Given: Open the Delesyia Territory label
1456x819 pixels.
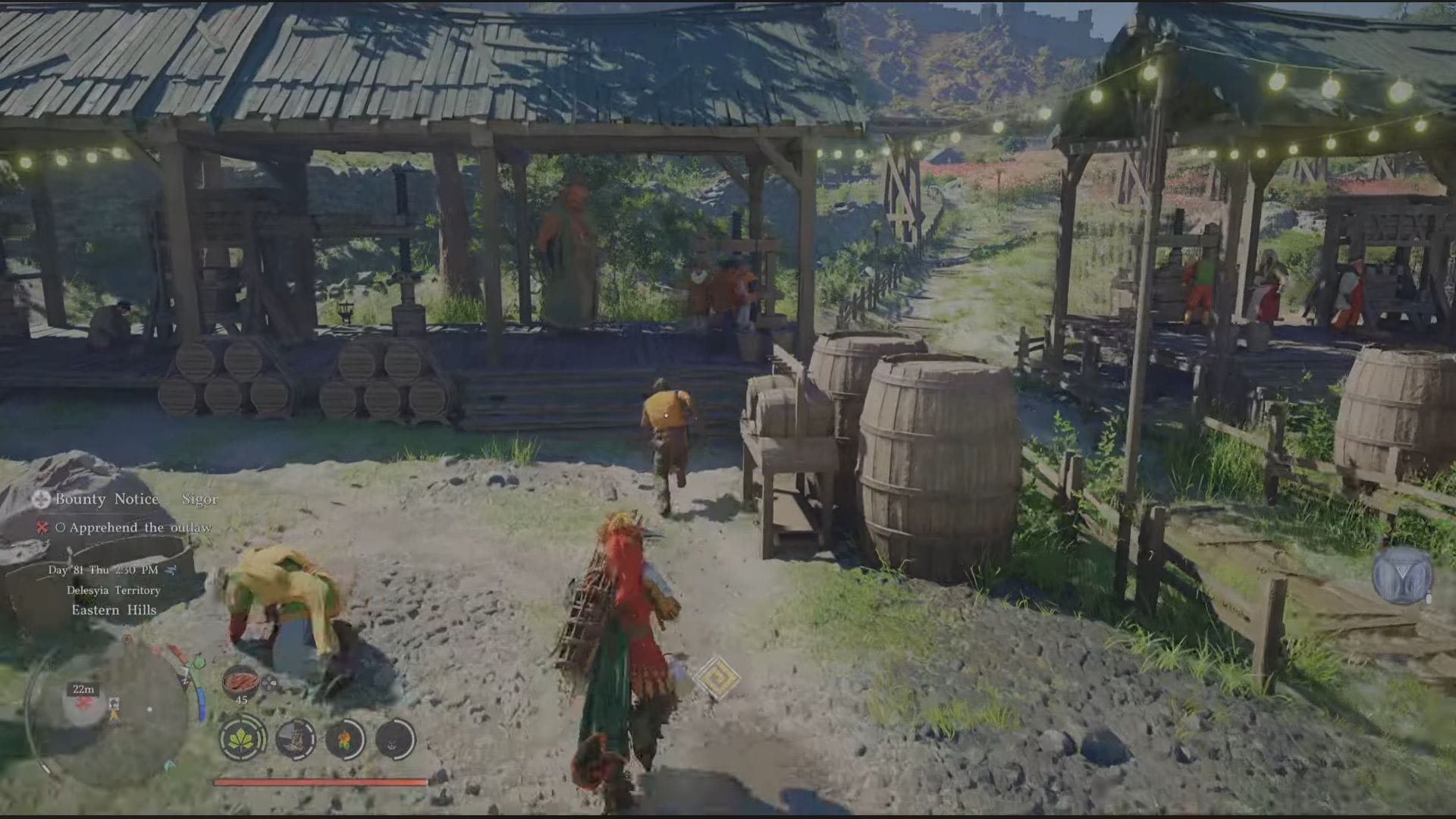Looking at the screenshot, I should coord(113,591).
